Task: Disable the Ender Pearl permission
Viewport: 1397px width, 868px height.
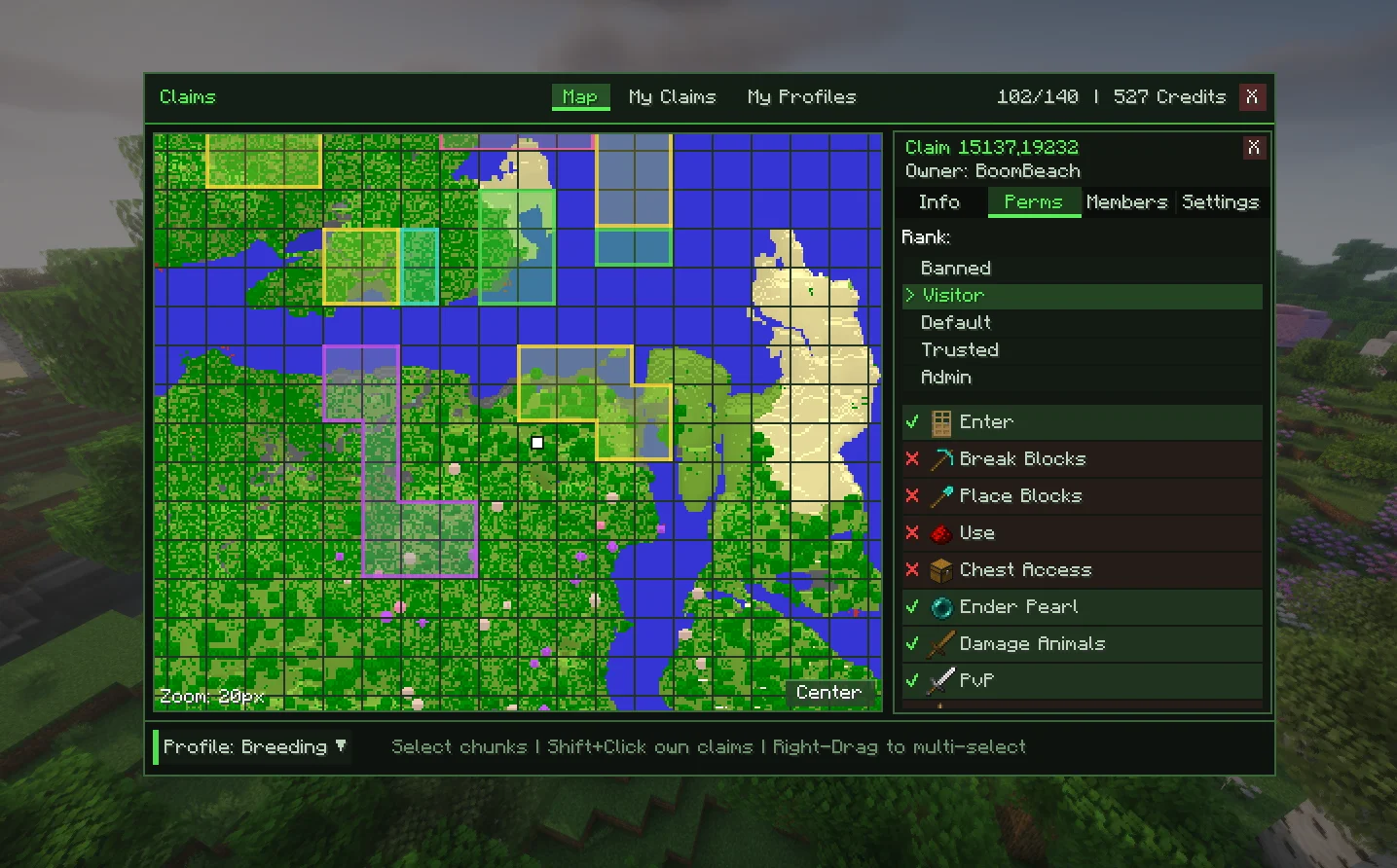Action: coord(1082,606)
